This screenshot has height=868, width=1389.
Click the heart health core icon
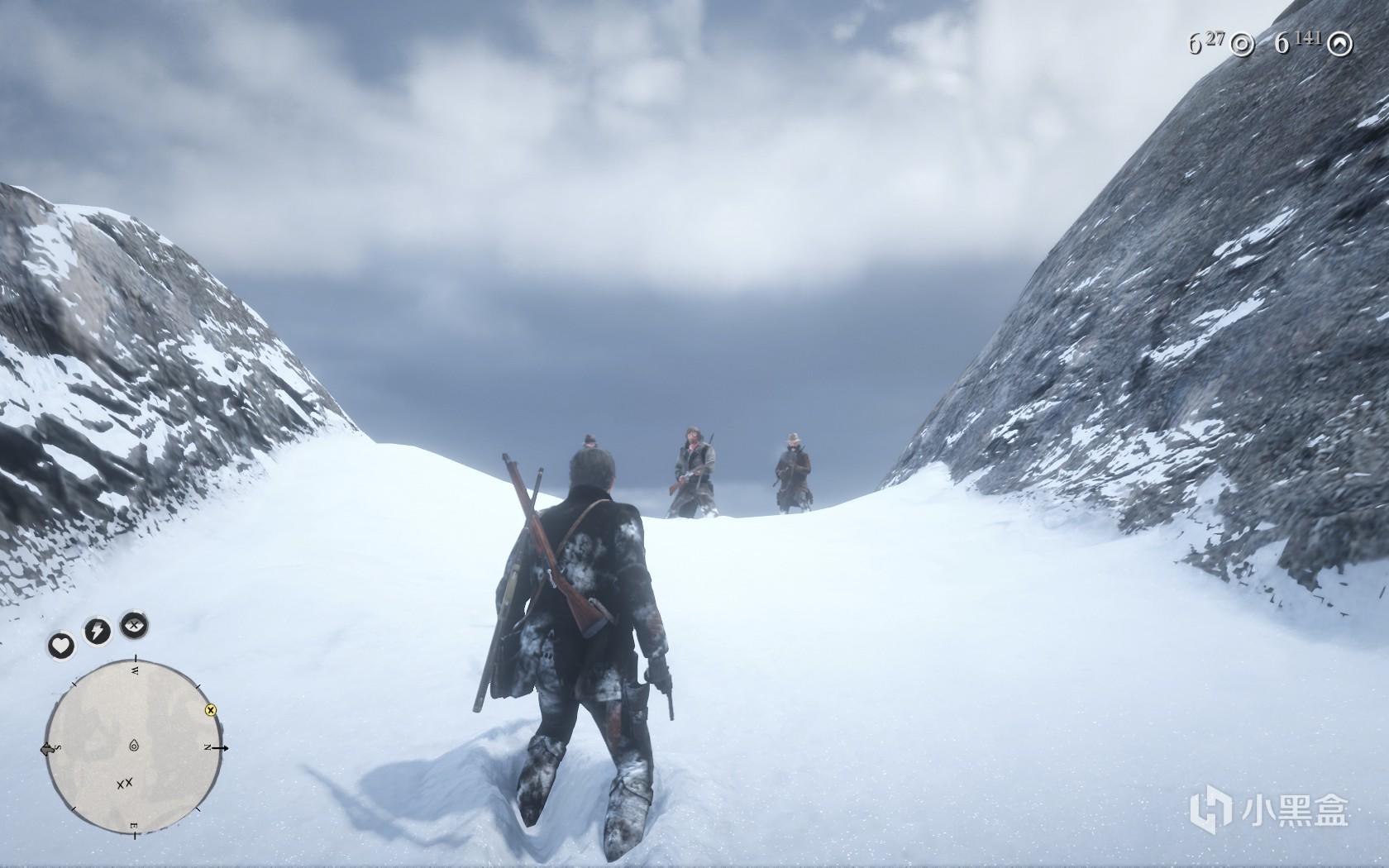[61, 645]
